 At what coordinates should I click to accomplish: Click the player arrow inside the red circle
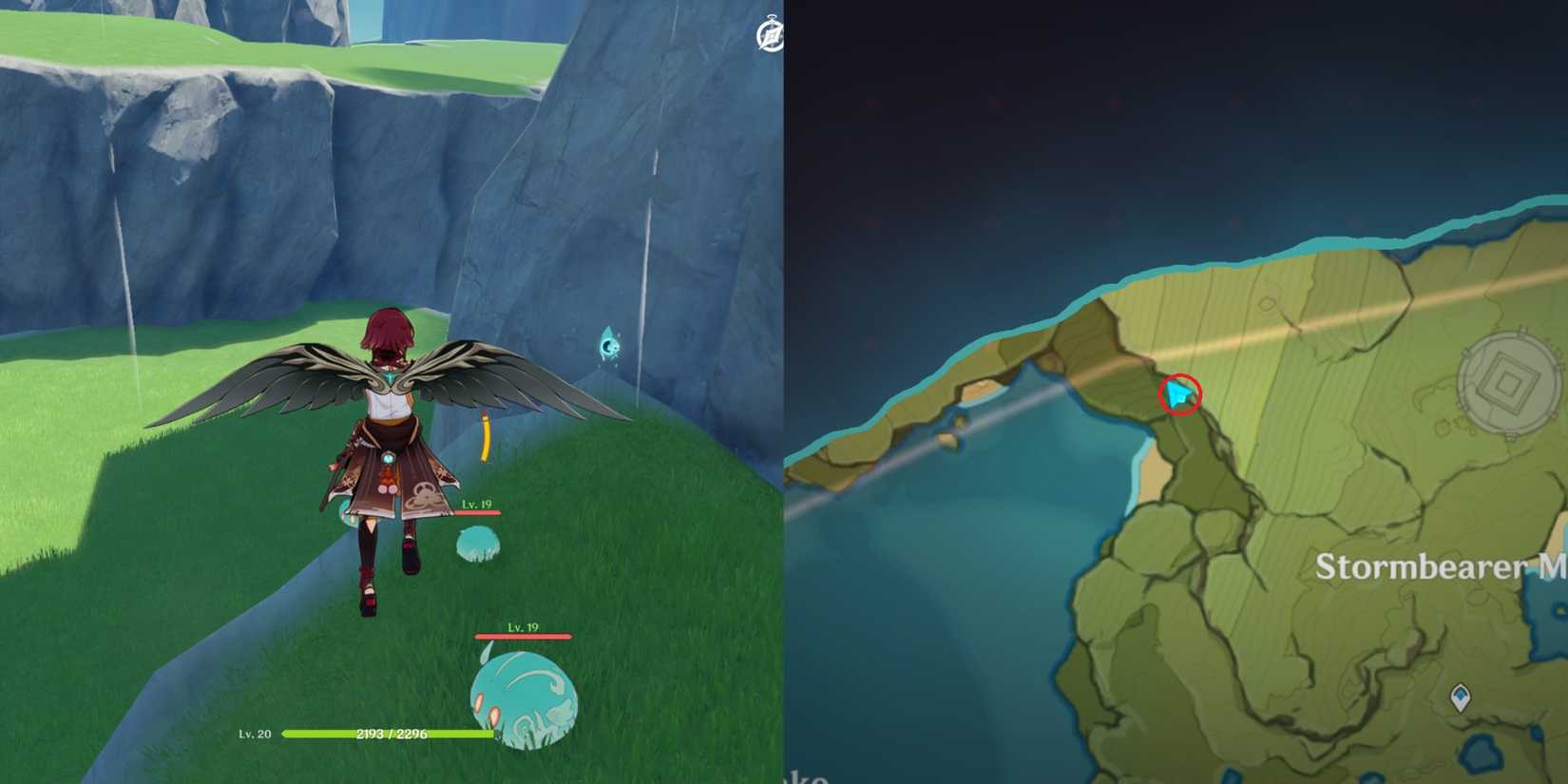(x=1178, y=394)
